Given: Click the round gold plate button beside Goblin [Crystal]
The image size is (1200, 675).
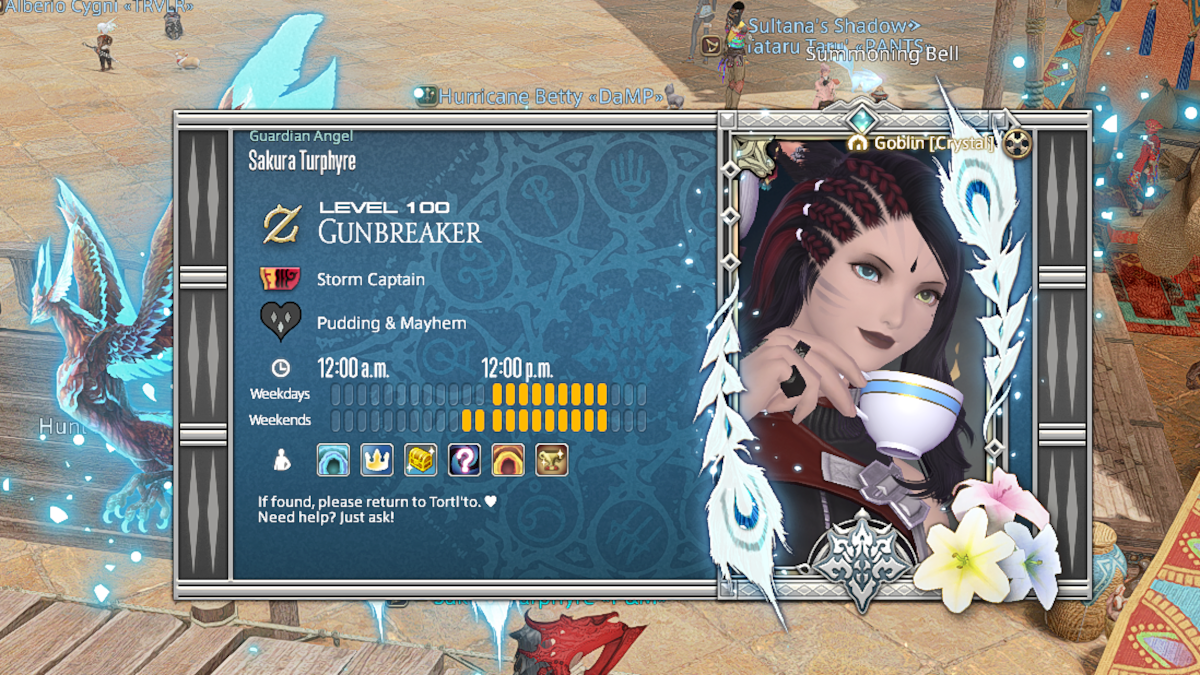Looking at the screenshot, I should click(1017, 144).
